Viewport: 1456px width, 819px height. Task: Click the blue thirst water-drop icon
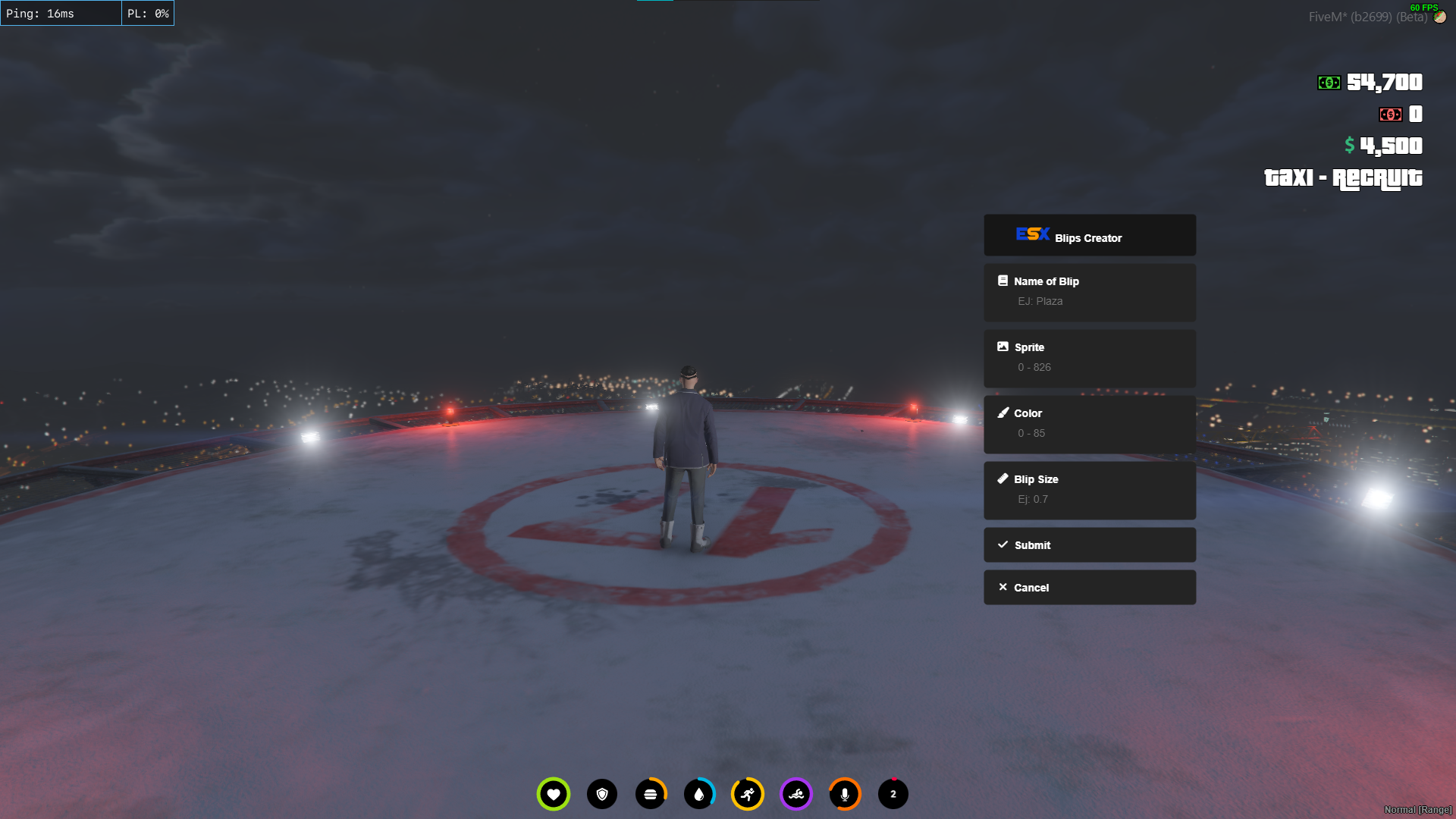click(699, 794)
